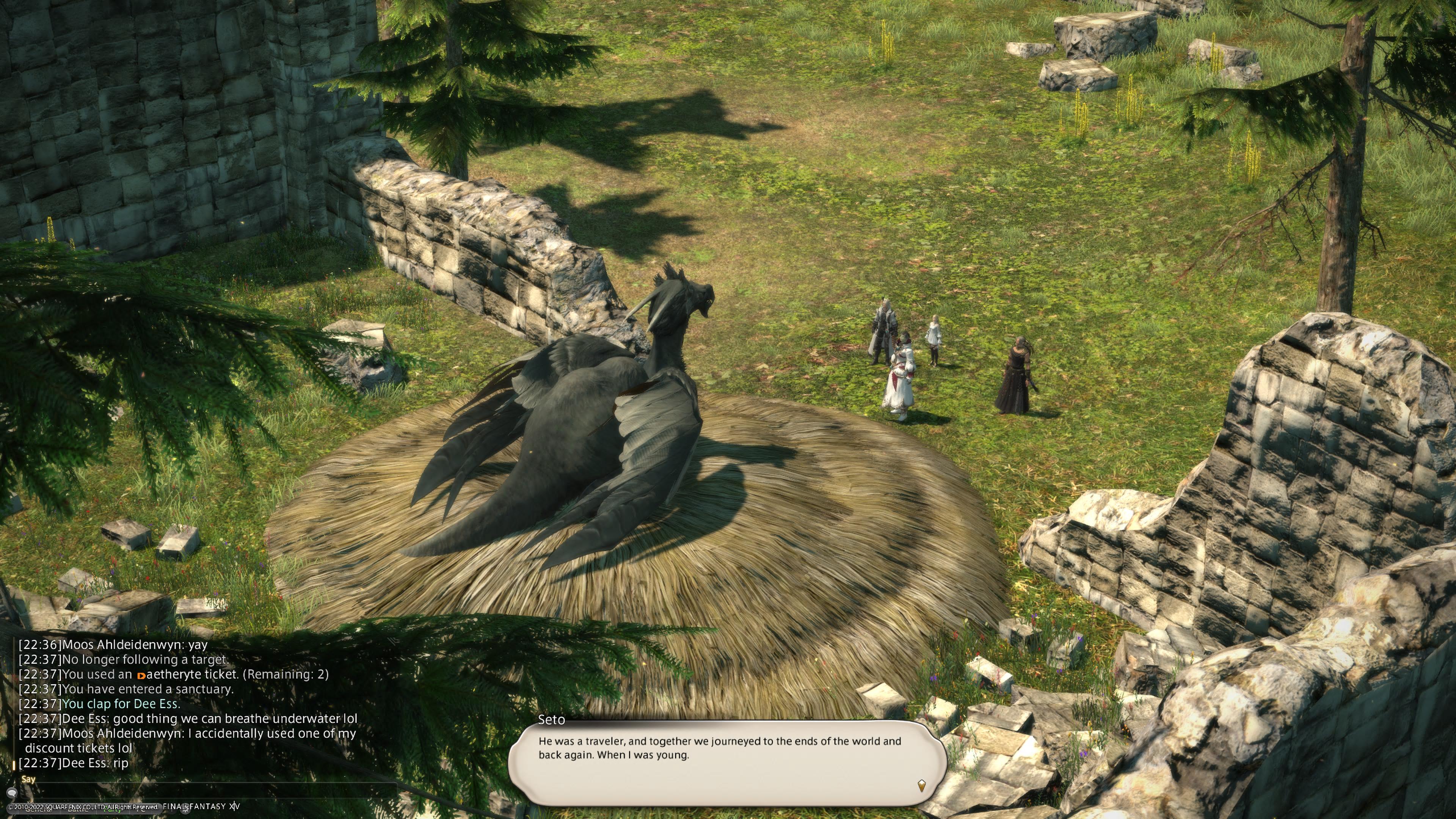Image resolution: width=1456 pixels, height=819 pixels.
Task: Click the dialogue continue arrow indicator
Action: click(x=921, y=784)
